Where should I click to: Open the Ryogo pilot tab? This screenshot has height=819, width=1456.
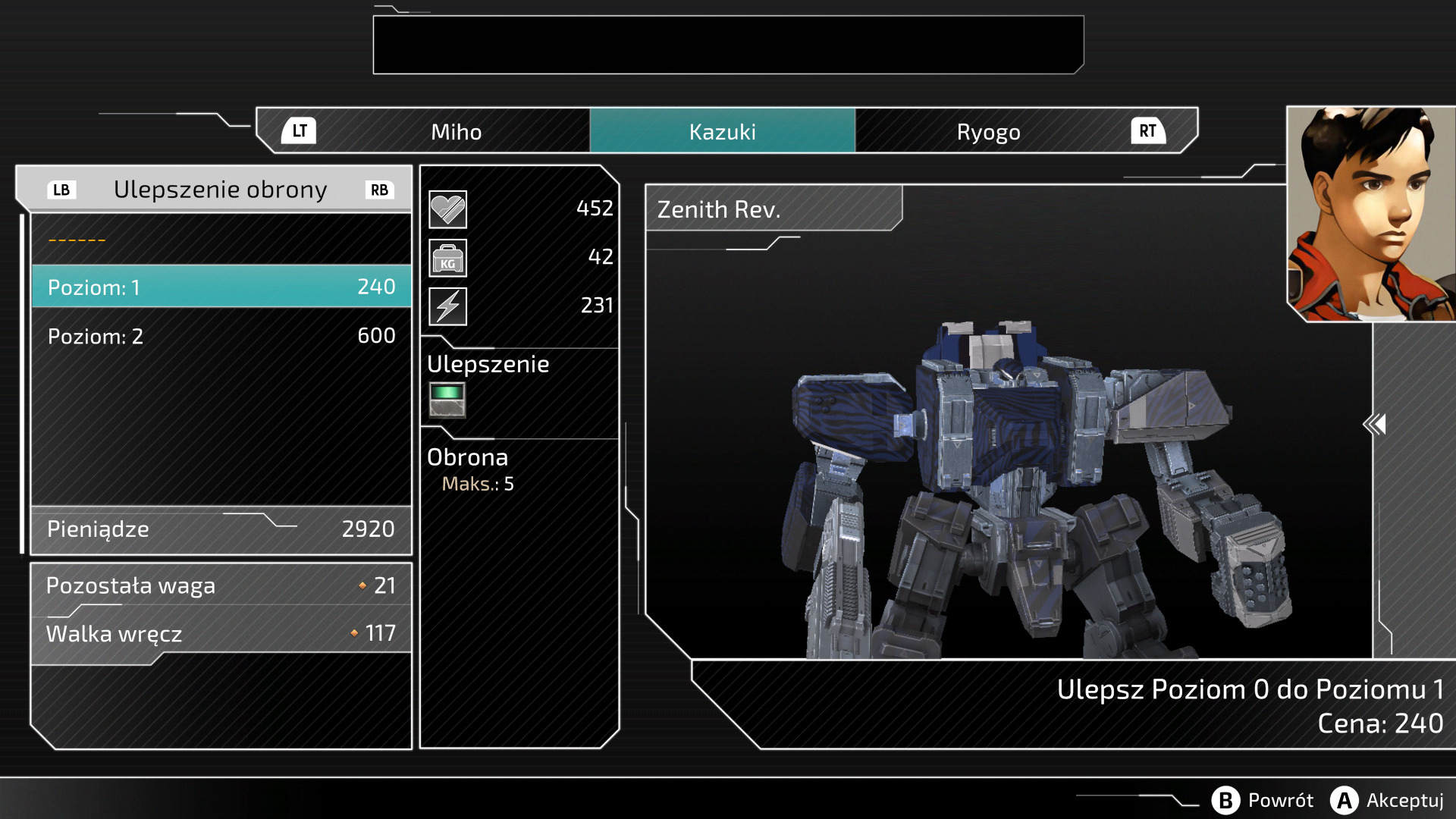(x=988, y=132)
